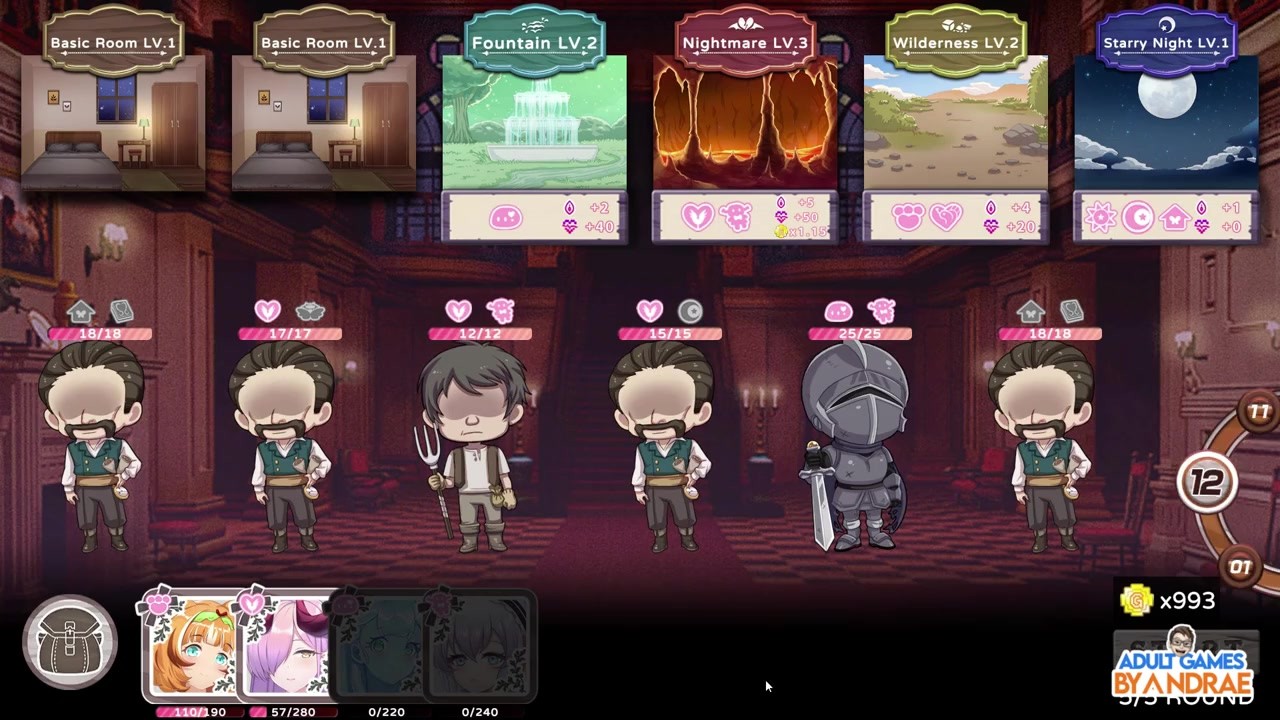Choose the Fountain LV.2 room
1280x720 pixels.
534,123
